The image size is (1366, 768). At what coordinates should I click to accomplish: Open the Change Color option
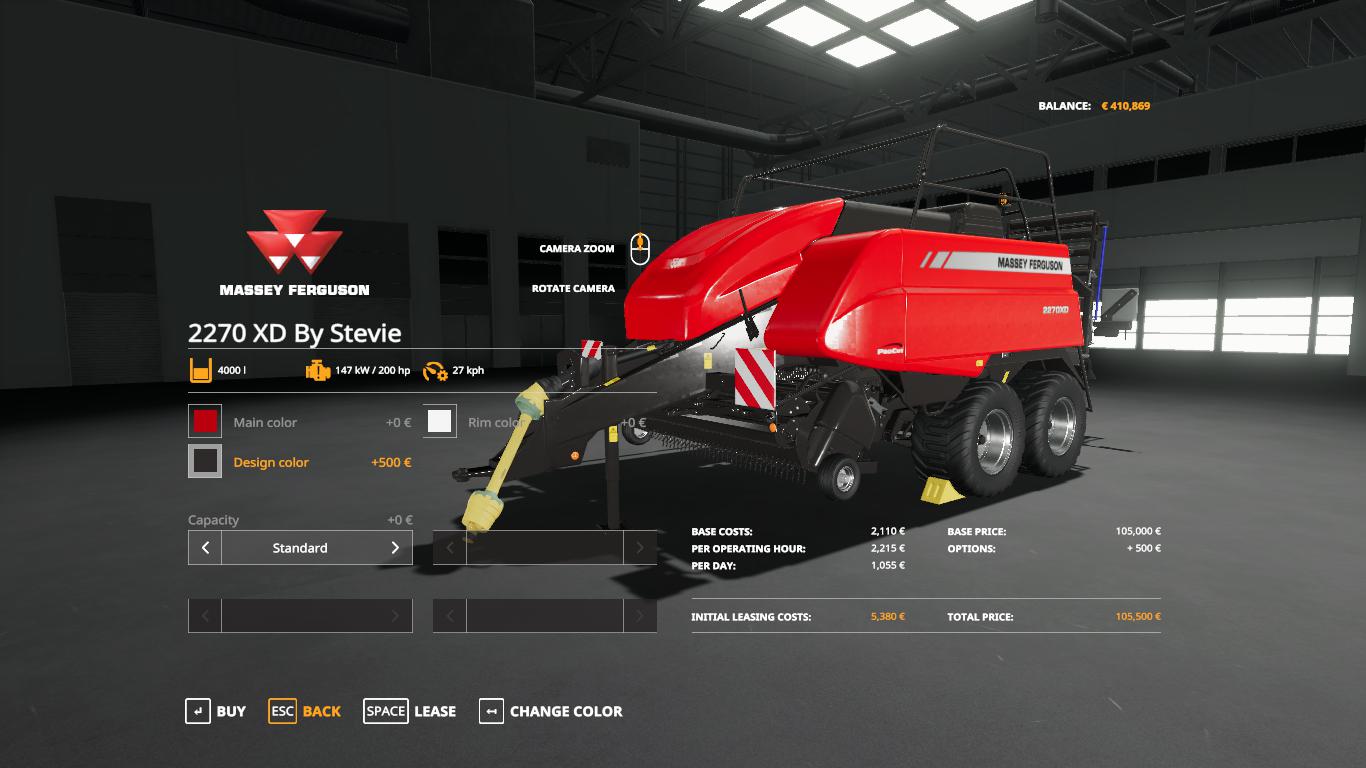click(x=551, y=711)
